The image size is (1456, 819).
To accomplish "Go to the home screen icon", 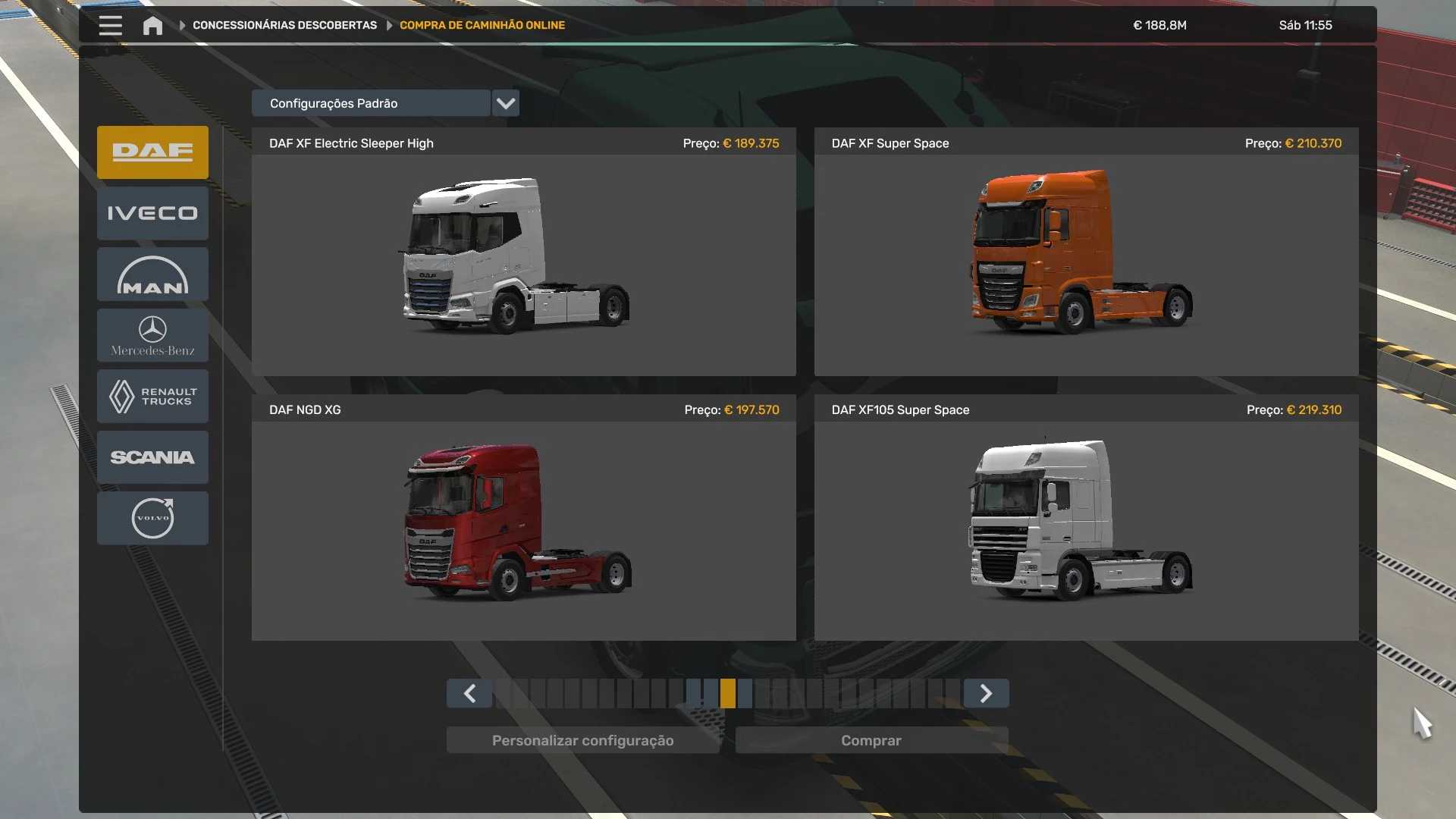I will click(x=152, y=26).
